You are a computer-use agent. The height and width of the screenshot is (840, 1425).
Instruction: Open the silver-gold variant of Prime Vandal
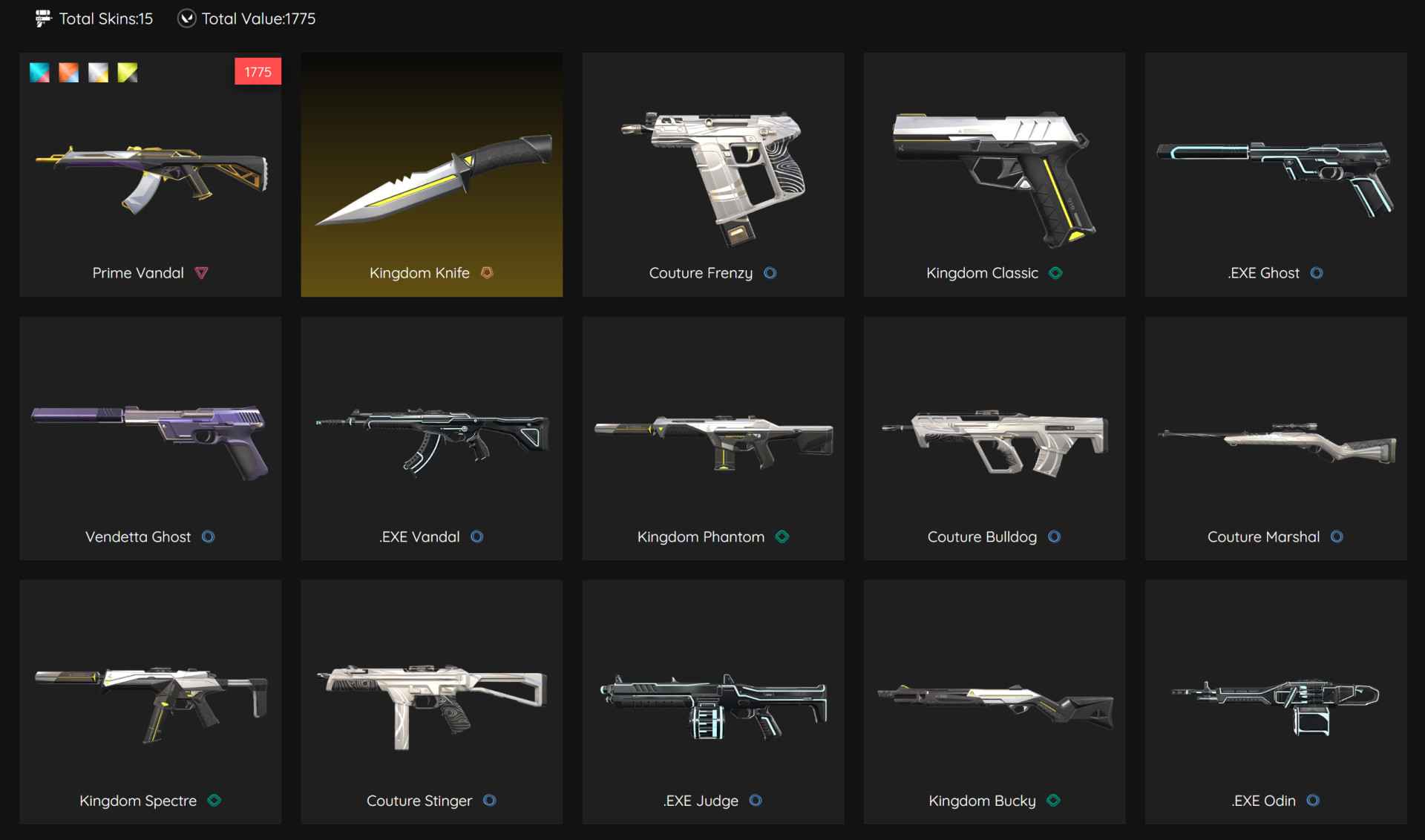click(97, 72)
